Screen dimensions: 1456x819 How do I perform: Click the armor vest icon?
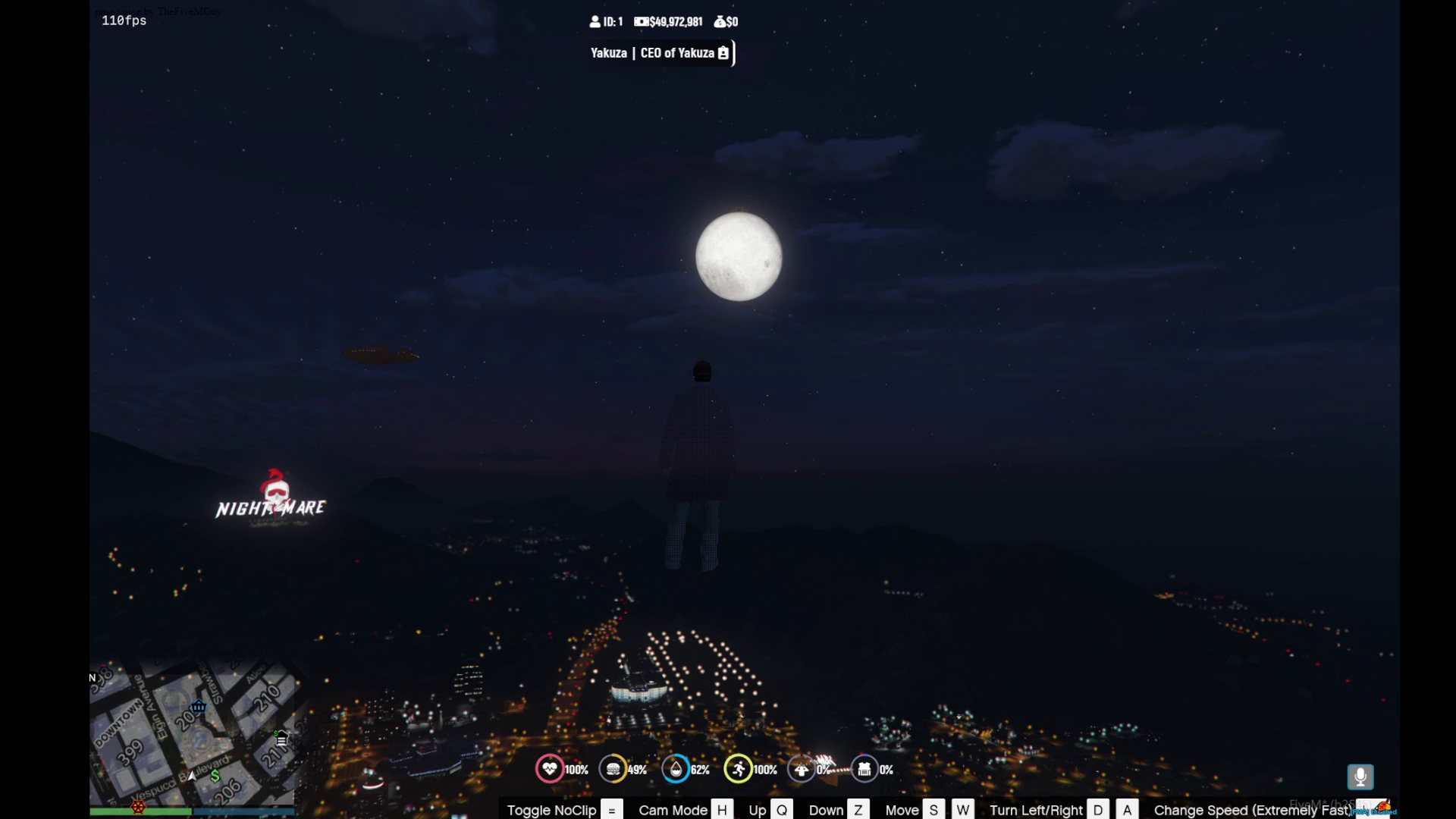(864, 769)
